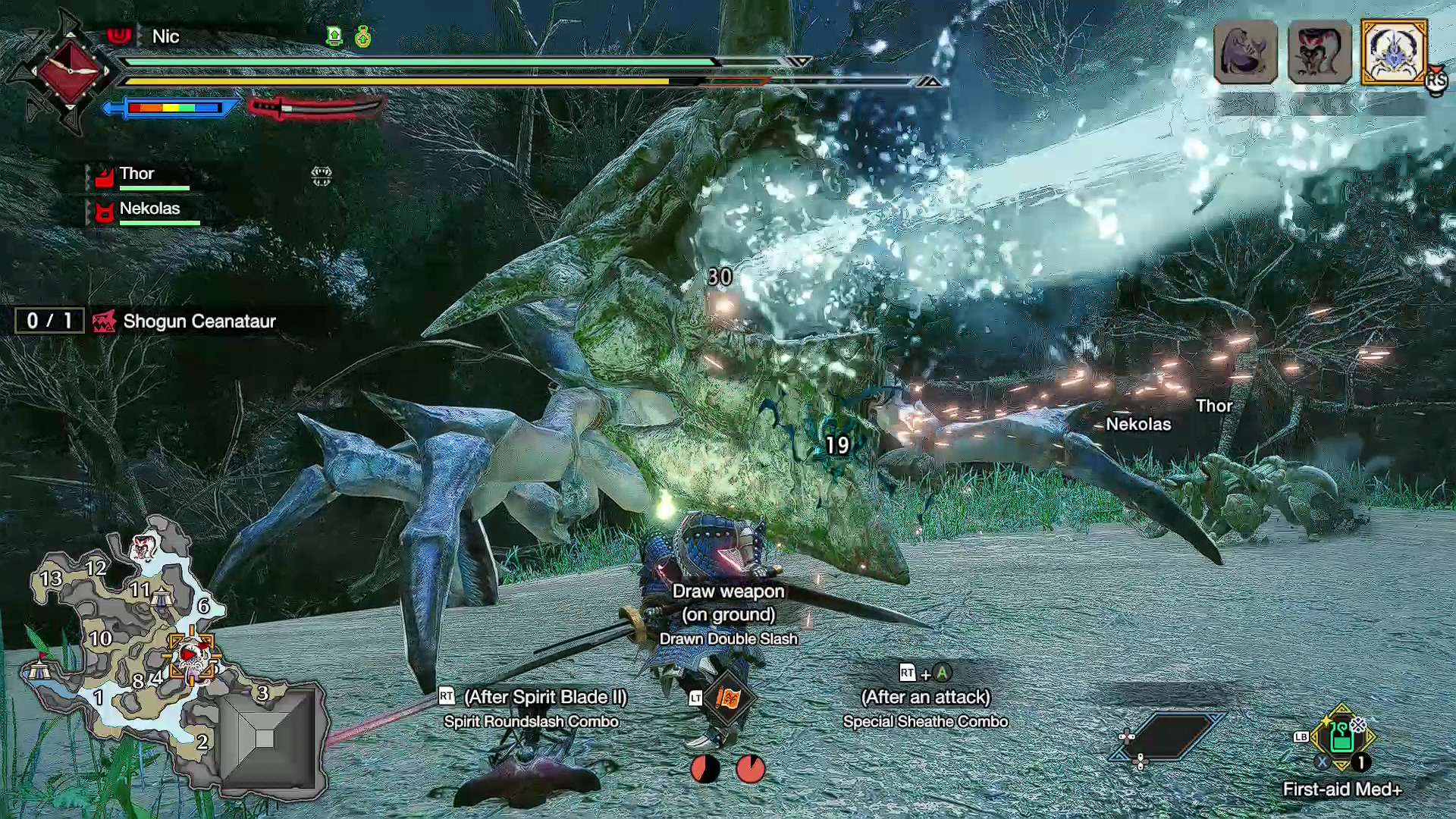This screenshot has width=1456, height=819.
Task: Click the quest progress counter 0/1
Action: [x=50, y=321]
